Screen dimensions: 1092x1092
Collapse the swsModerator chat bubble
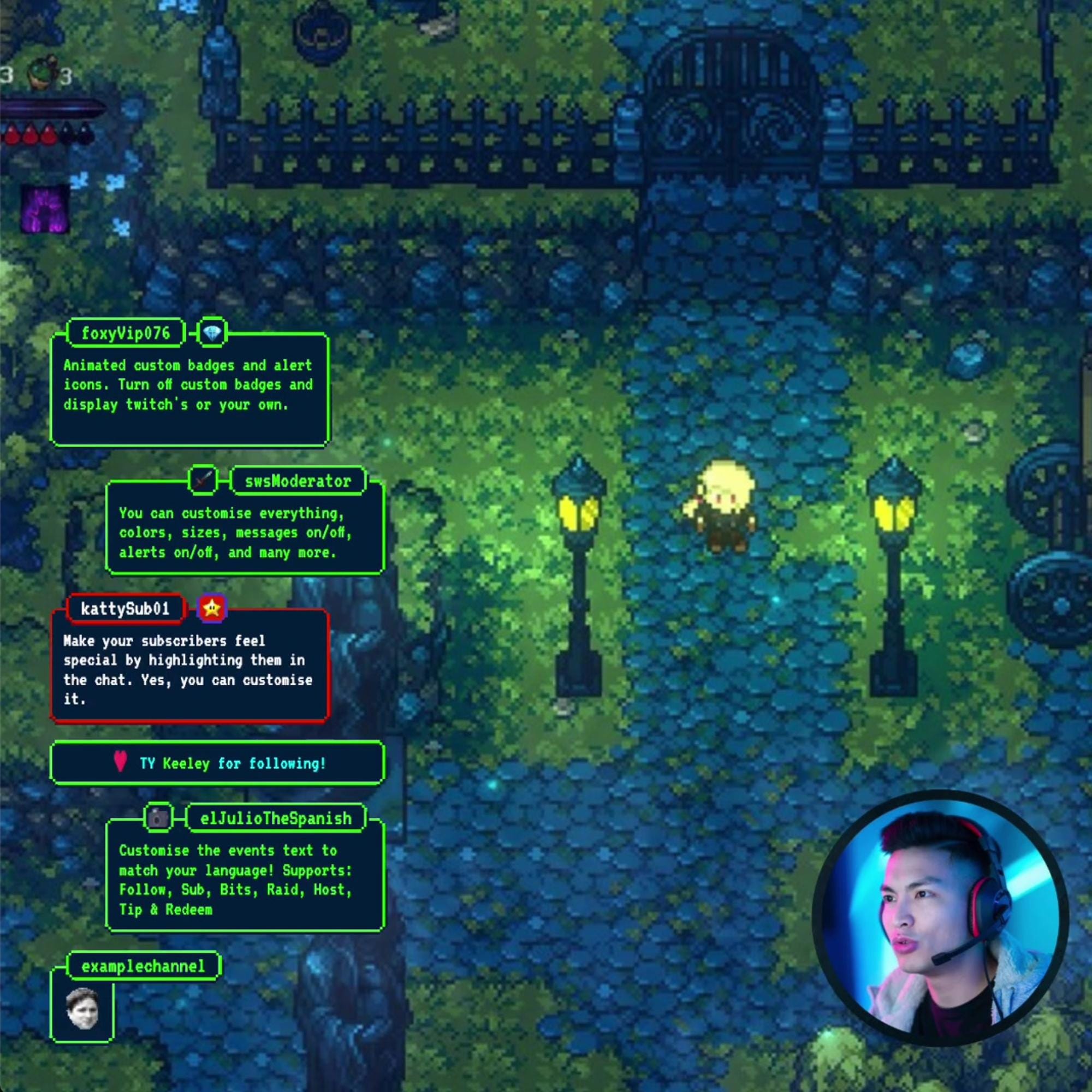click(x=243, y=532)
